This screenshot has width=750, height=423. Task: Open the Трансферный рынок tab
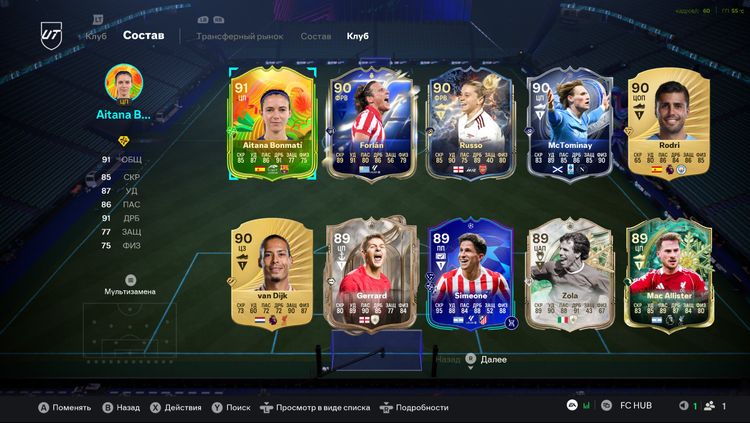(240, 36)
